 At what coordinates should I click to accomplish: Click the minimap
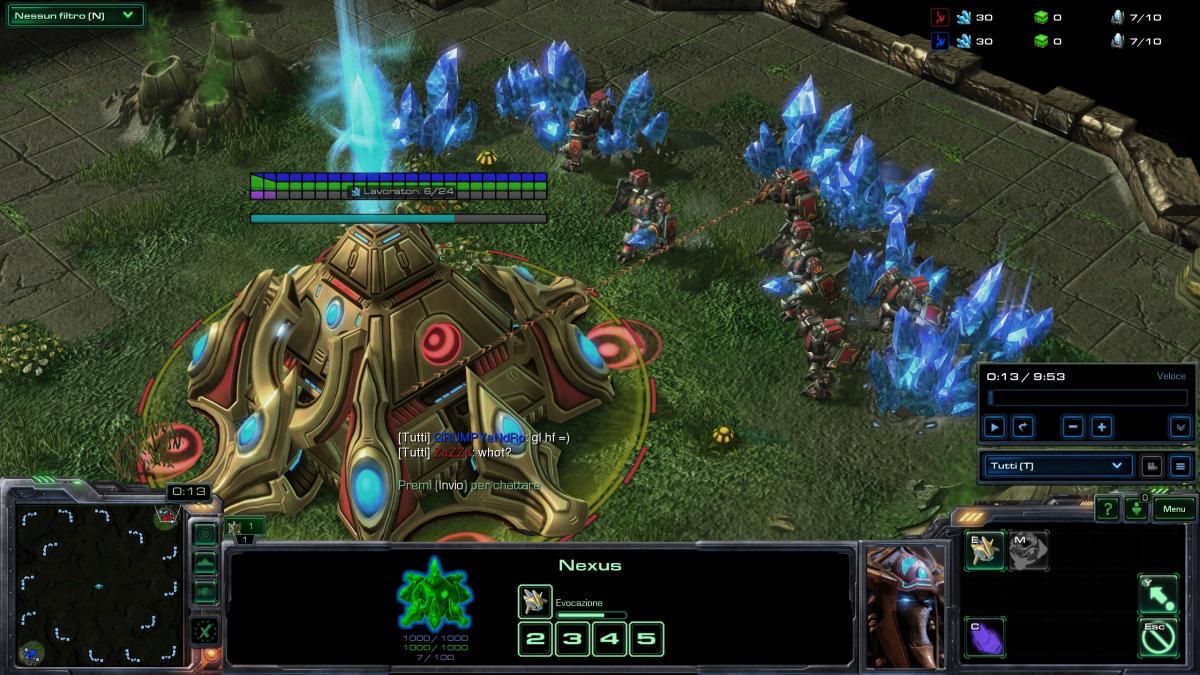tap(98, 584)
